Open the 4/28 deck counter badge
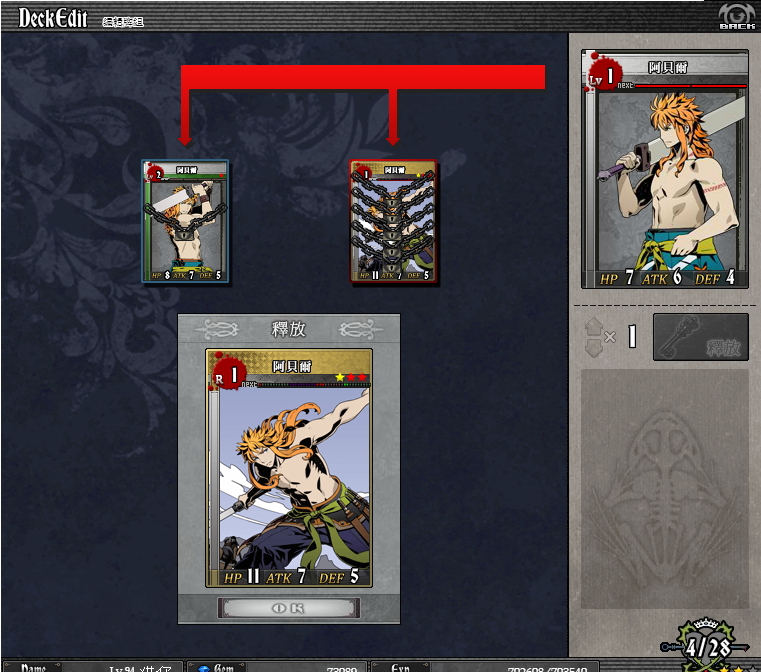The image size is (761, 672). [x=706, y=646]
